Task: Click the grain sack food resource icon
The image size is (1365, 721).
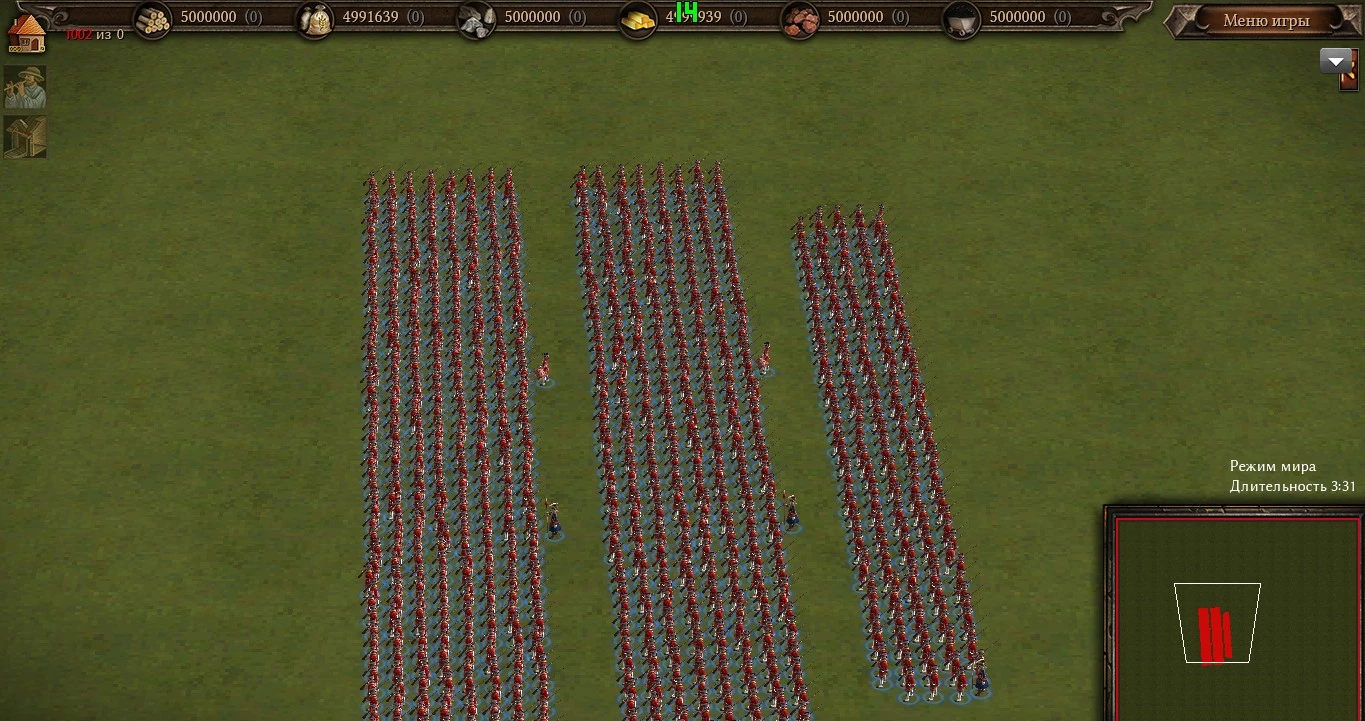Action: click(x=315, y=17)
